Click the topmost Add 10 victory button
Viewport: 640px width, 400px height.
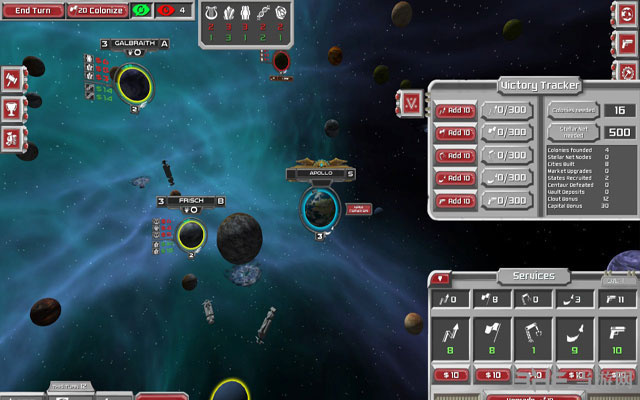[x=455, y=110]
